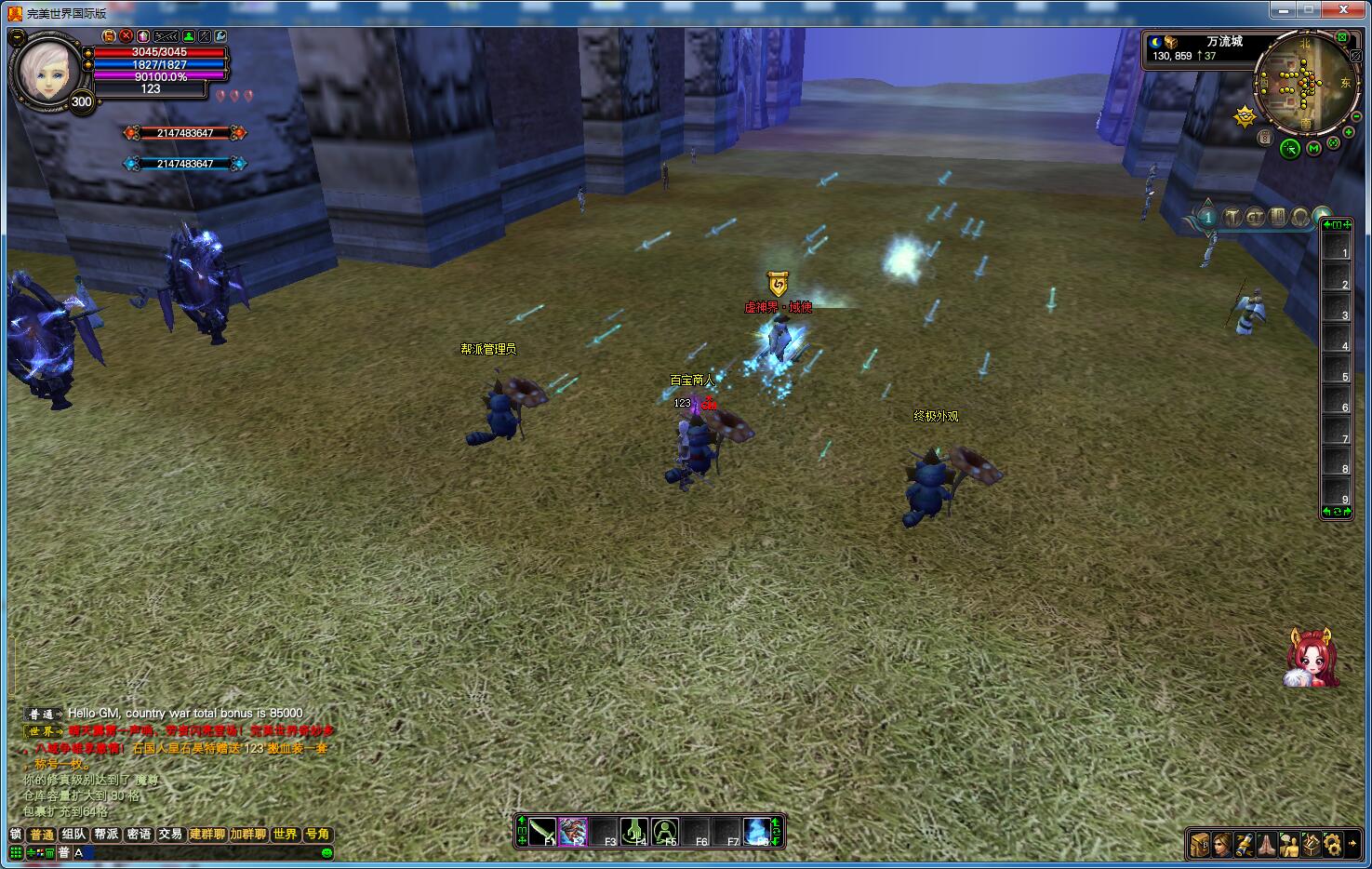Click the circular minimap
The height and width of the screenshot is (869, 1372).
[1304, 82]
